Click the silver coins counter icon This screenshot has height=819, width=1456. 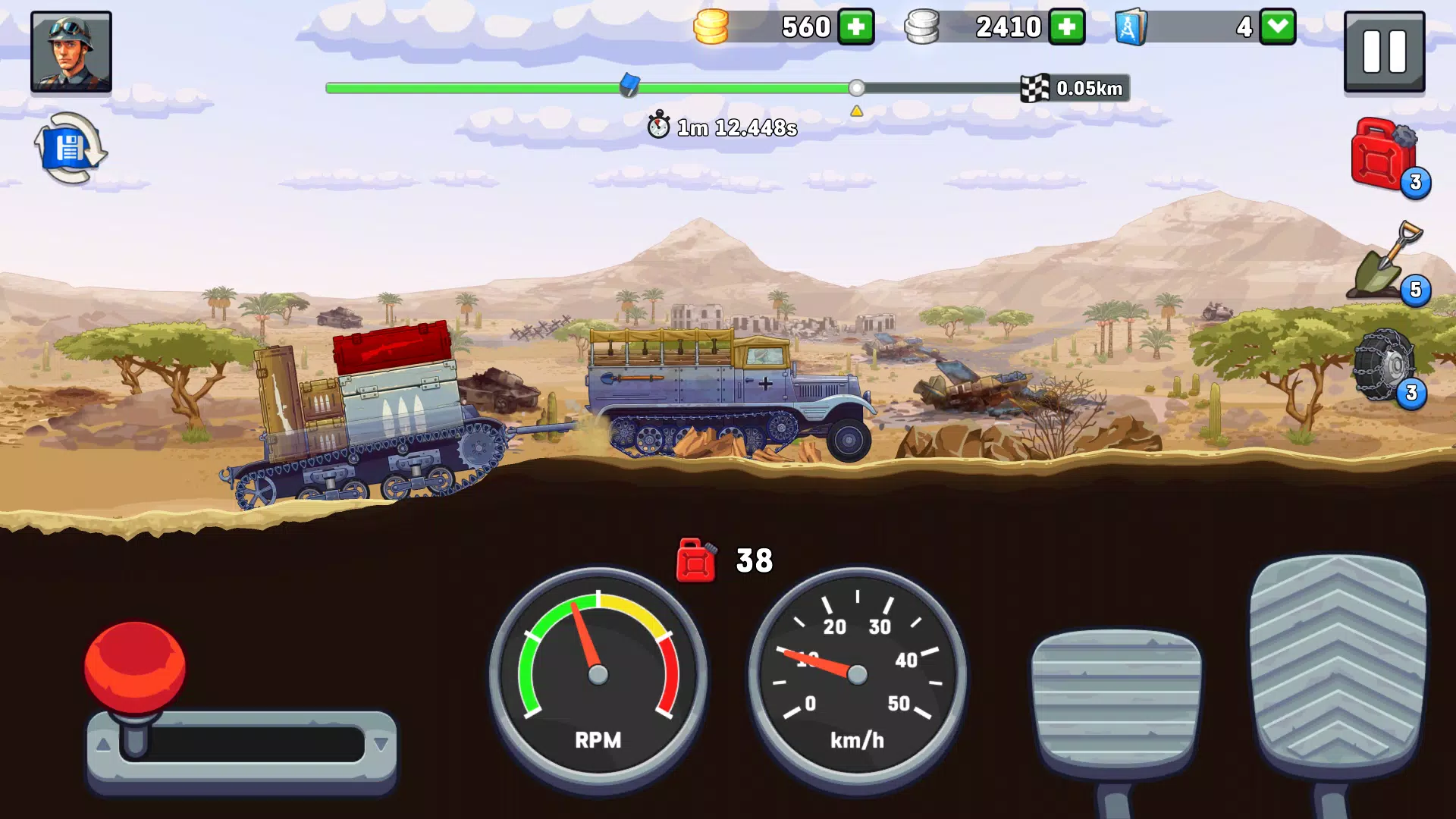(923, 27)
